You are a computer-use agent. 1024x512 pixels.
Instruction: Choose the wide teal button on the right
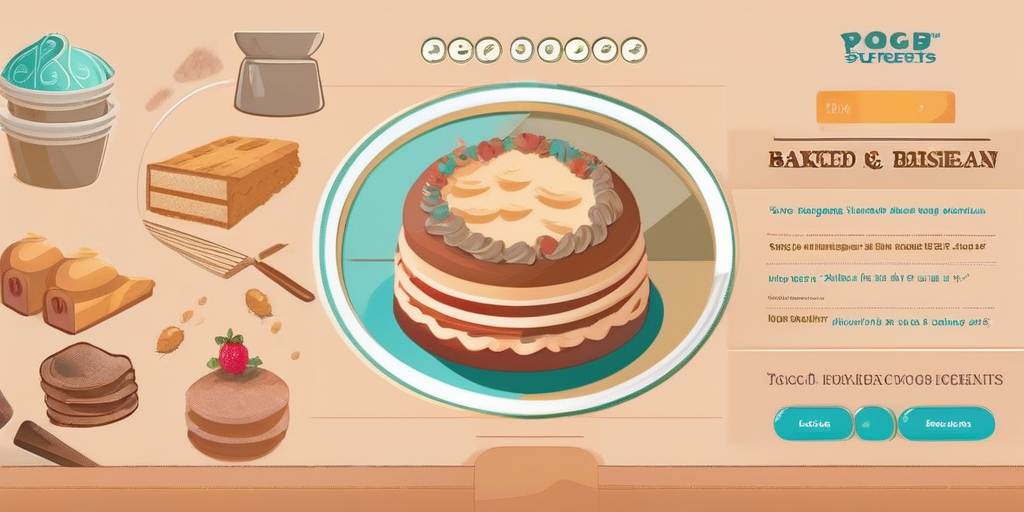(x=946, y=423)
